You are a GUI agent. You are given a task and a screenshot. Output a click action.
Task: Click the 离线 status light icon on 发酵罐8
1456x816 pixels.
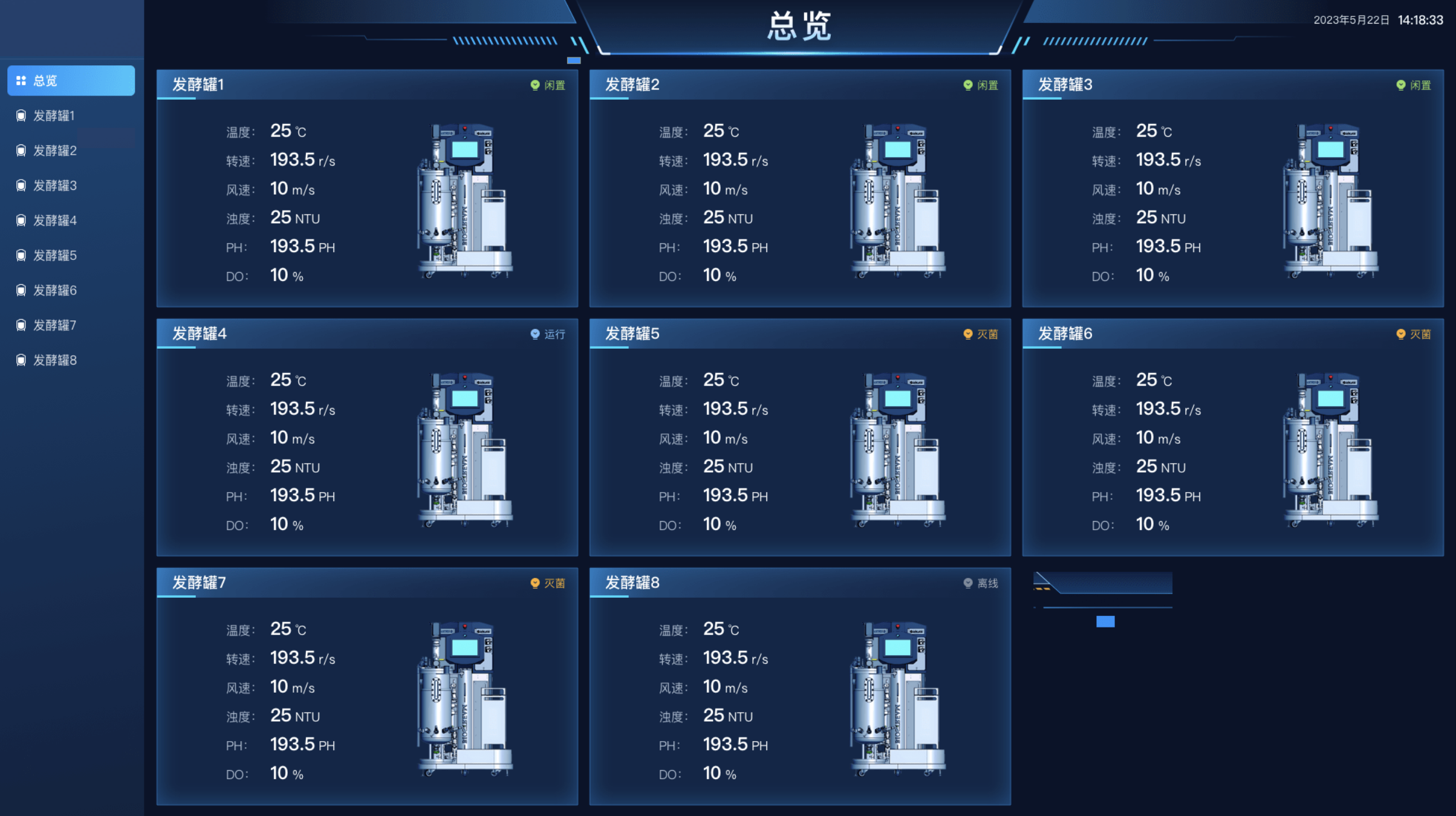pos(968,583)
